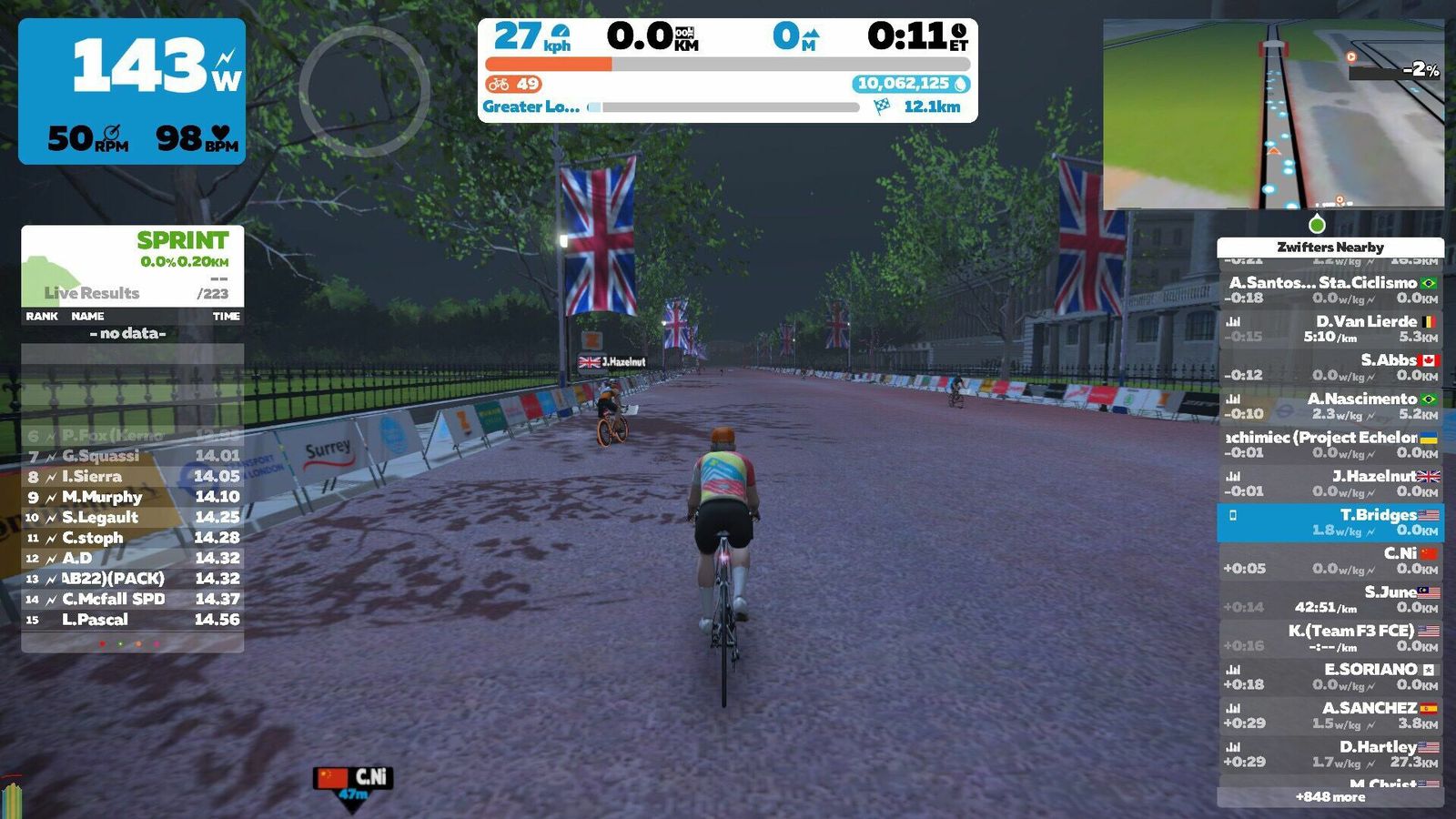This screenshot has height=819, width=1456.
Task: Select S.Abbs in the nearby riders list
Action: [x=1330, y=367]
